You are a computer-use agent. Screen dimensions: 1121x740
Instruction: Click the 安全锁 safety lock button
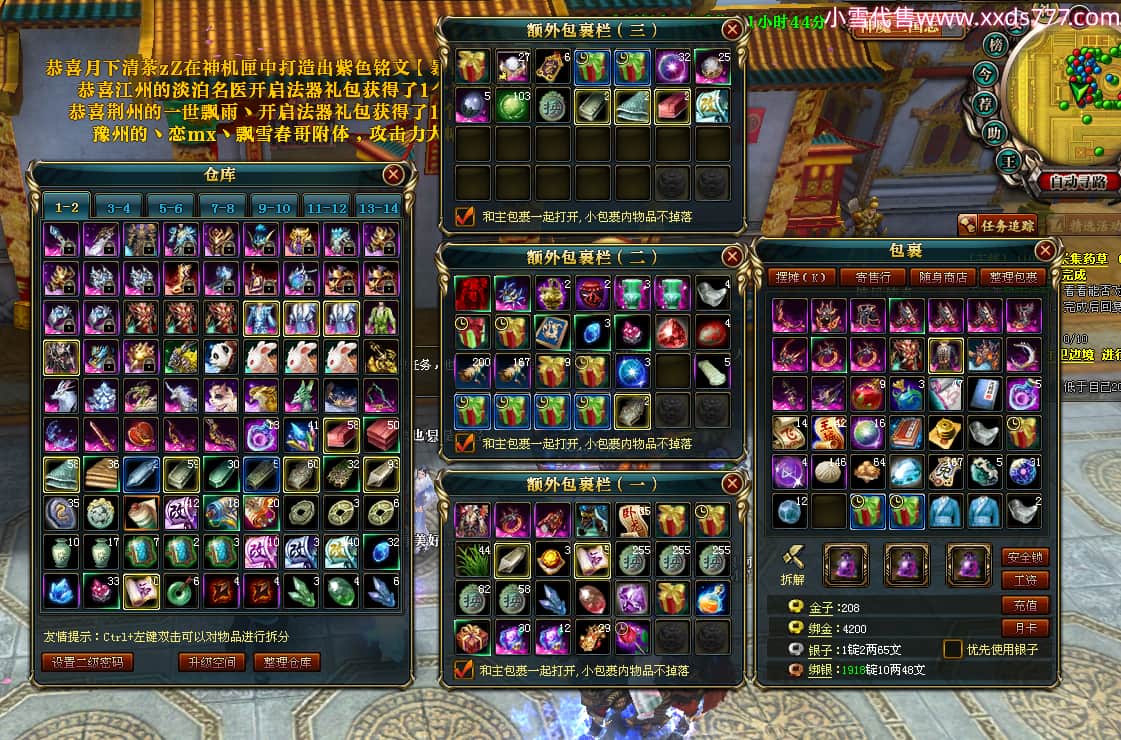pos(1024,556)
